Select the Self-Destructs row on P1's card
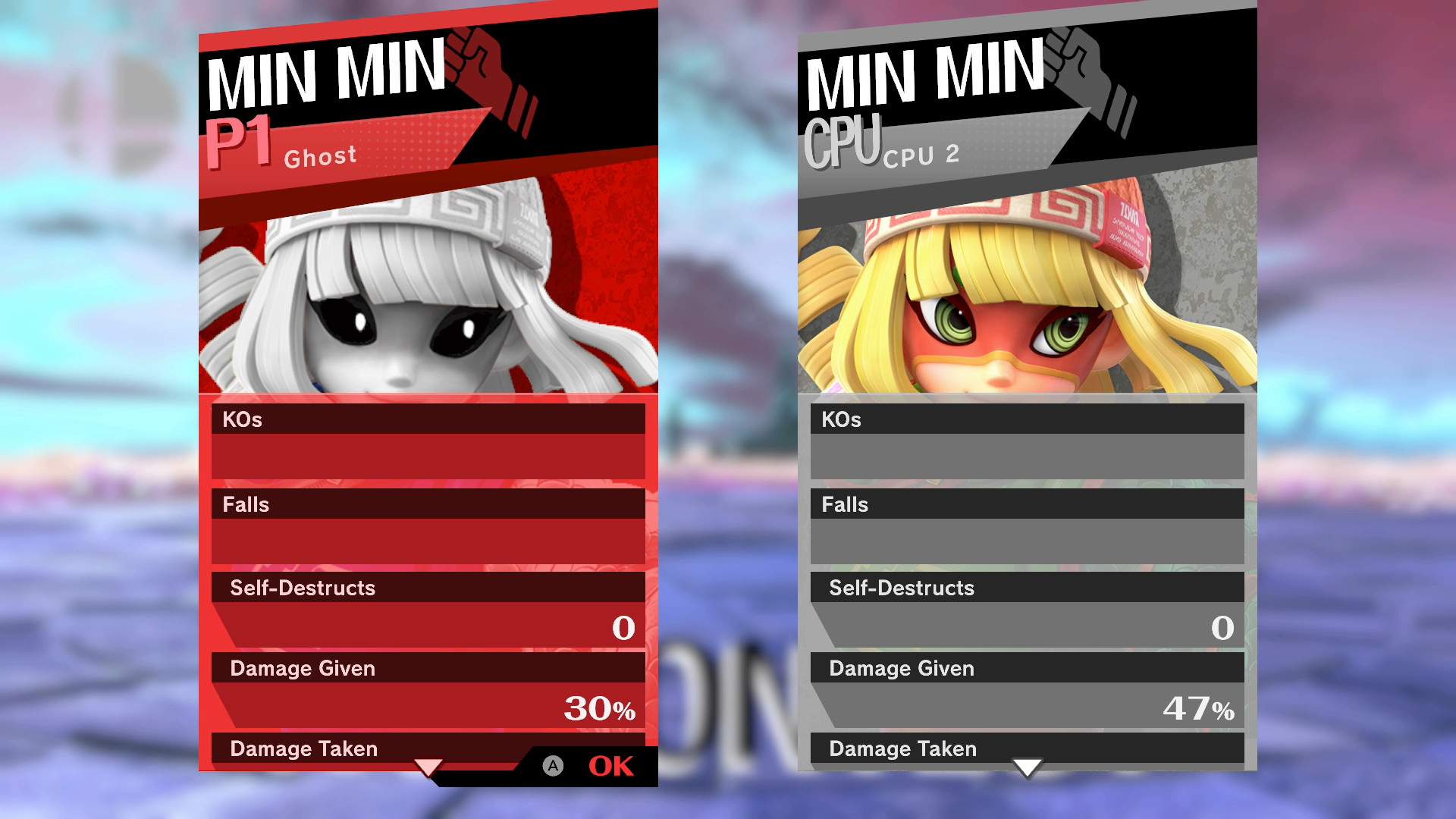Image resolution: width=1456 pixels, height=819 pixels. coord(429,588)
